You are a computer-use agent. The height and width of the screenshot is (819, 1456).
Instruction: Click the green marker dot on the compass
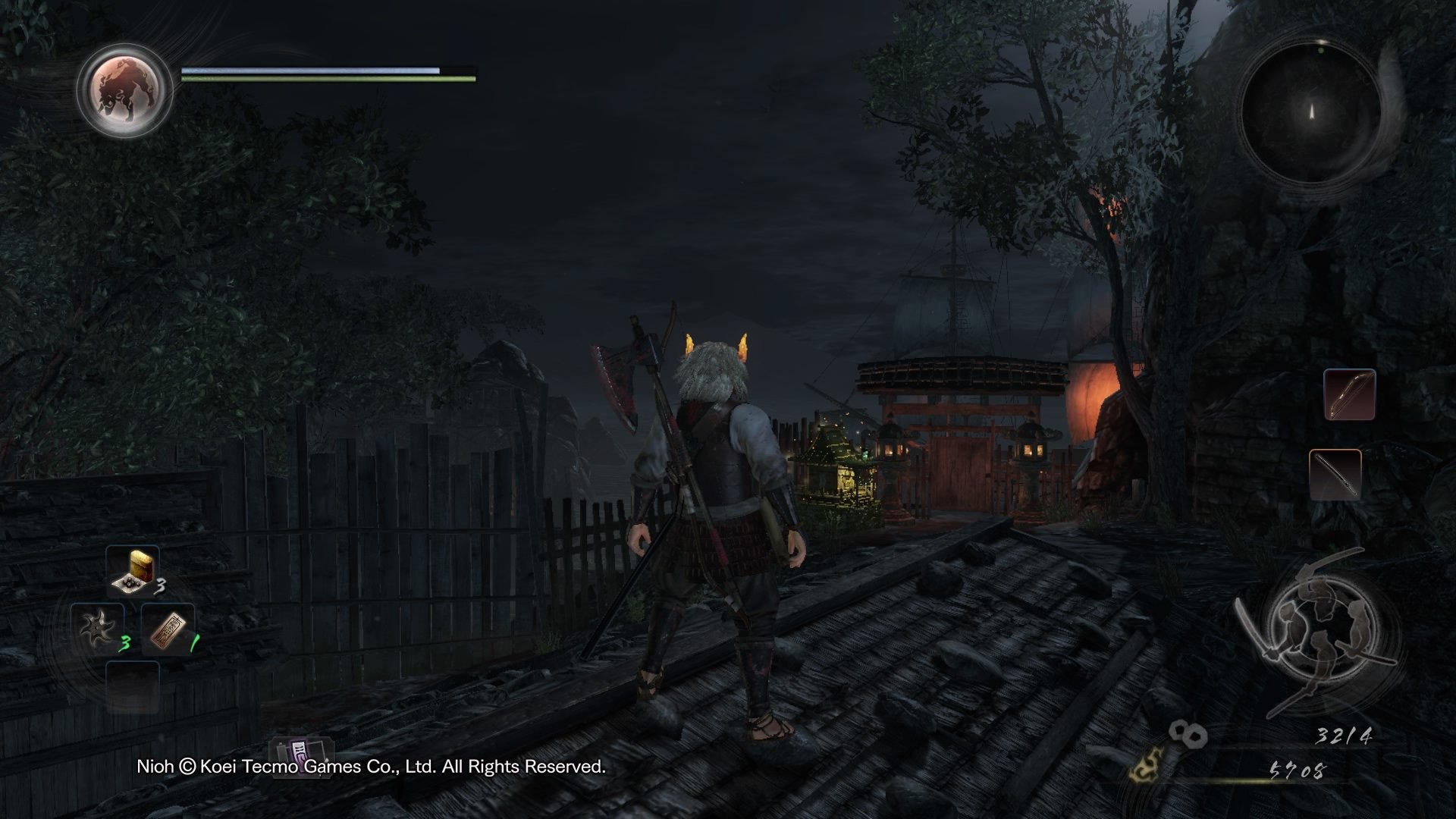click(x=1320, y=52)
